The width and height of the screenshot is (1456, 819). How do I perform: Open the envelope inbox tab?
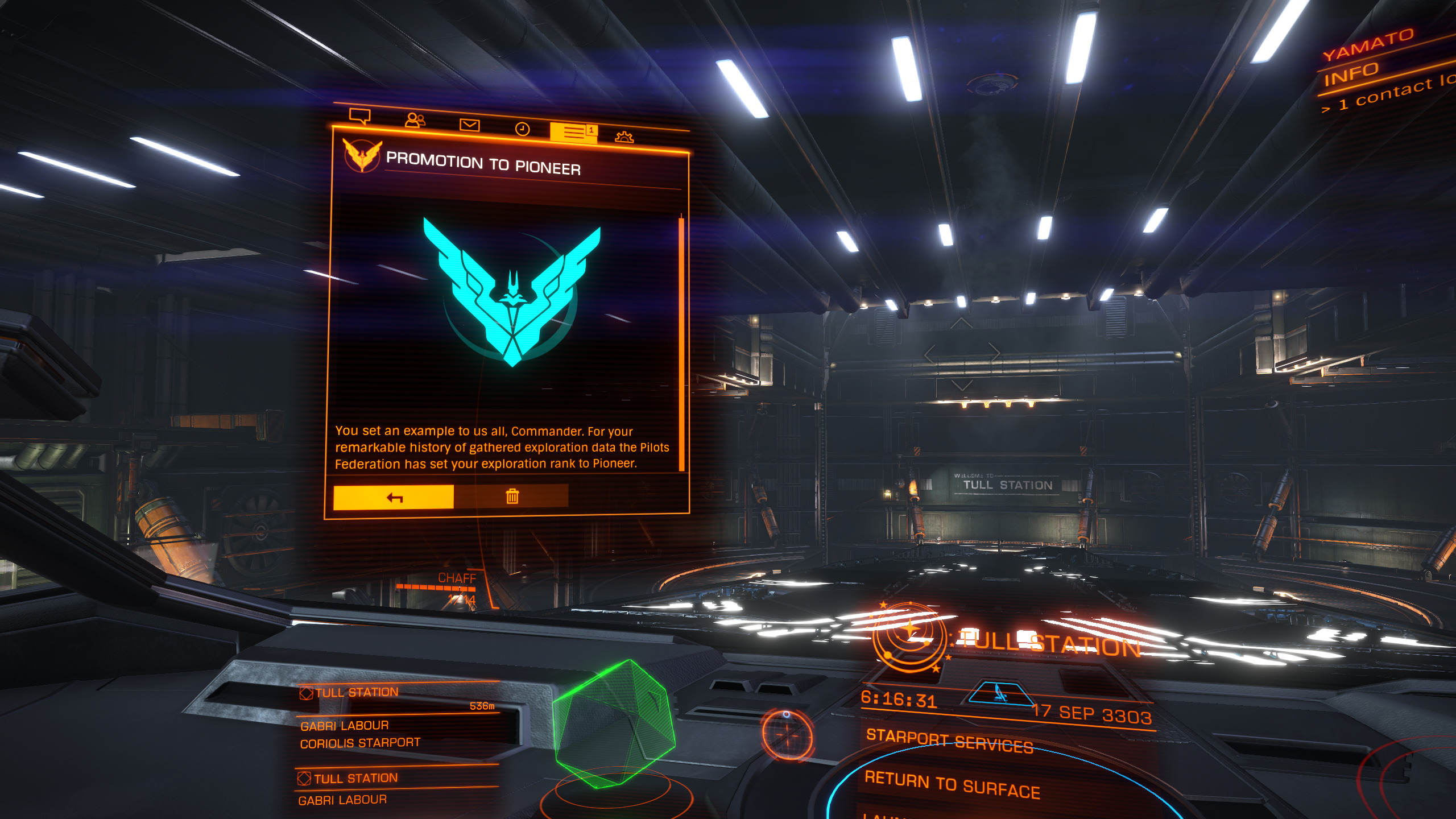click(469, 125)
